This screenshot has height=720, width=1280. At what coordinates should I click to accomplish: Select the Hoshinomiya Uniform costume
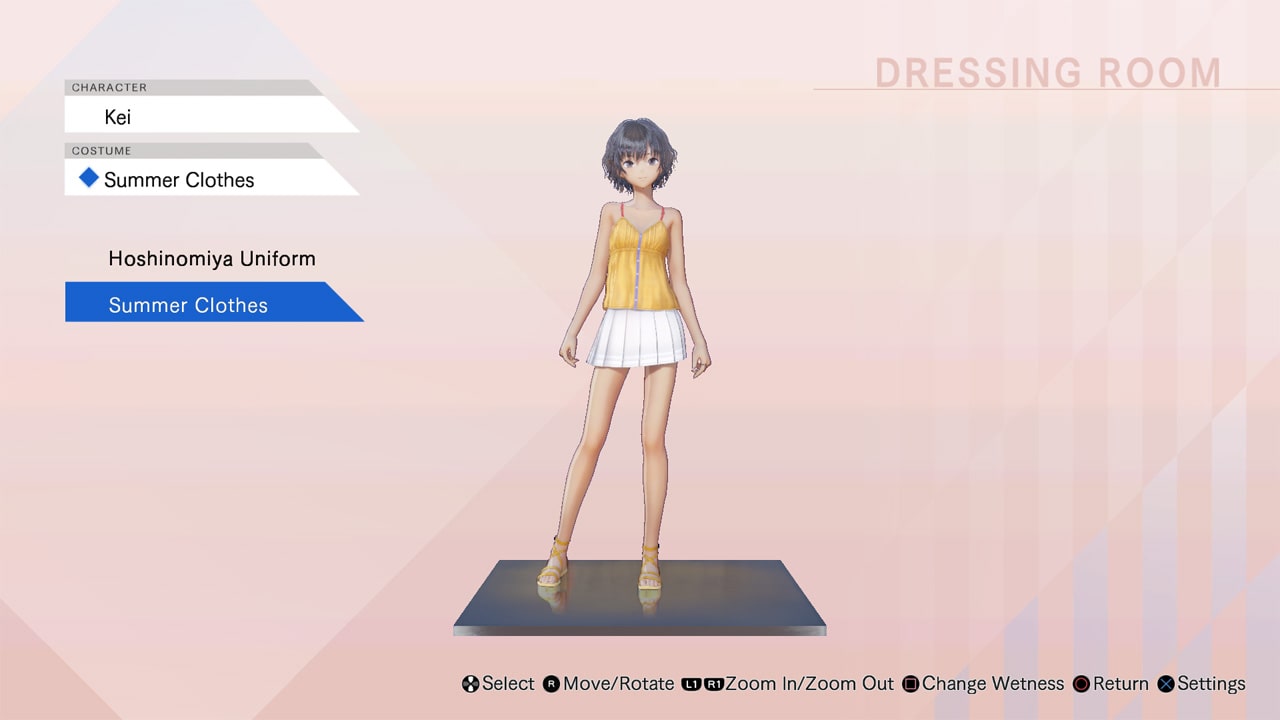[212, 258]
